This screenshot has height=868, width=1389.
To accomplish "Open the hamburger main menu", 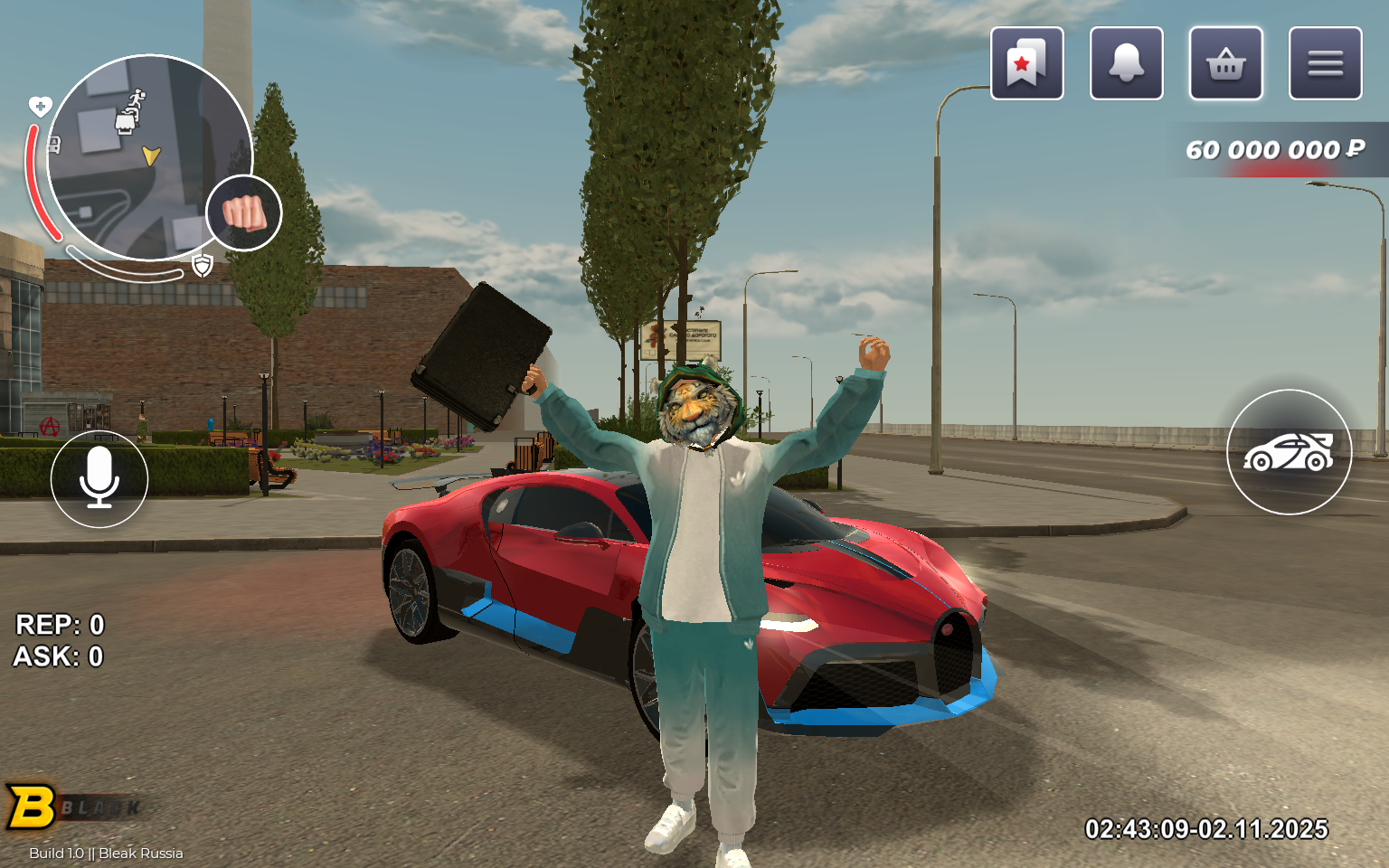I will pos(1325,63).
